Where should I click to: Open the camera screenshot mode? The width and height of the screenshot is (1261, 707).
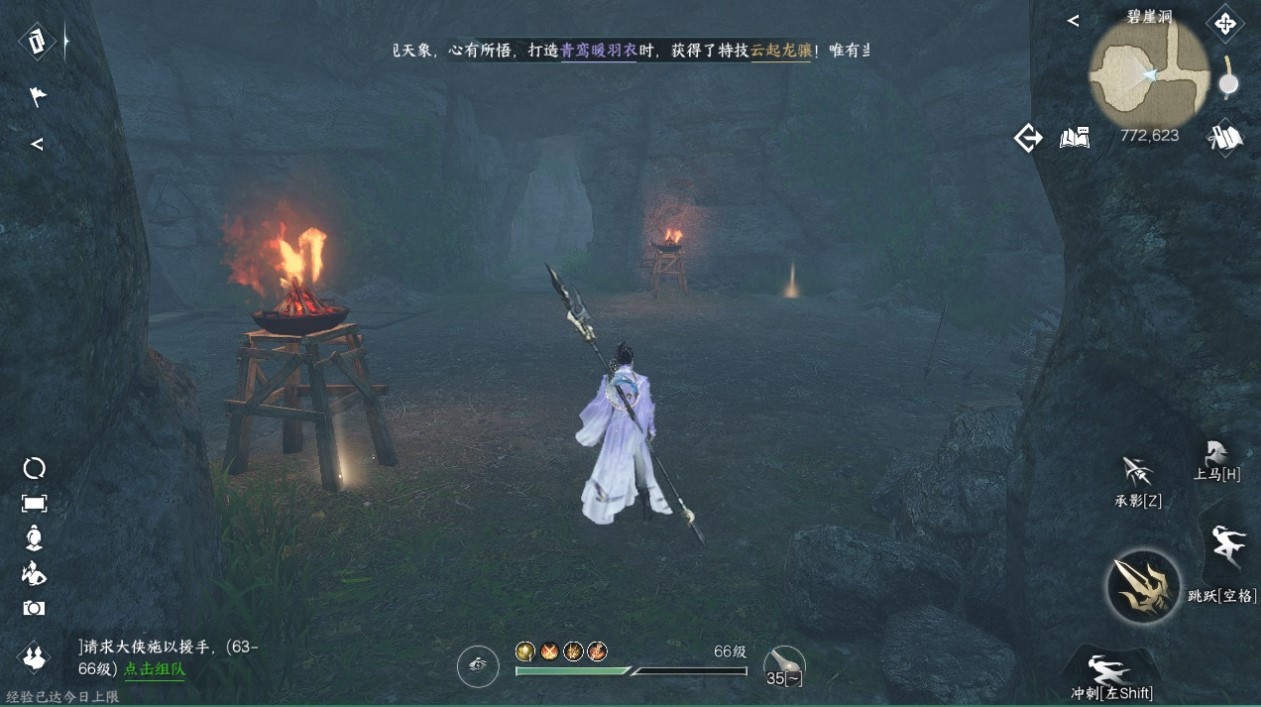pyautogui.click(x=34, y=608)
